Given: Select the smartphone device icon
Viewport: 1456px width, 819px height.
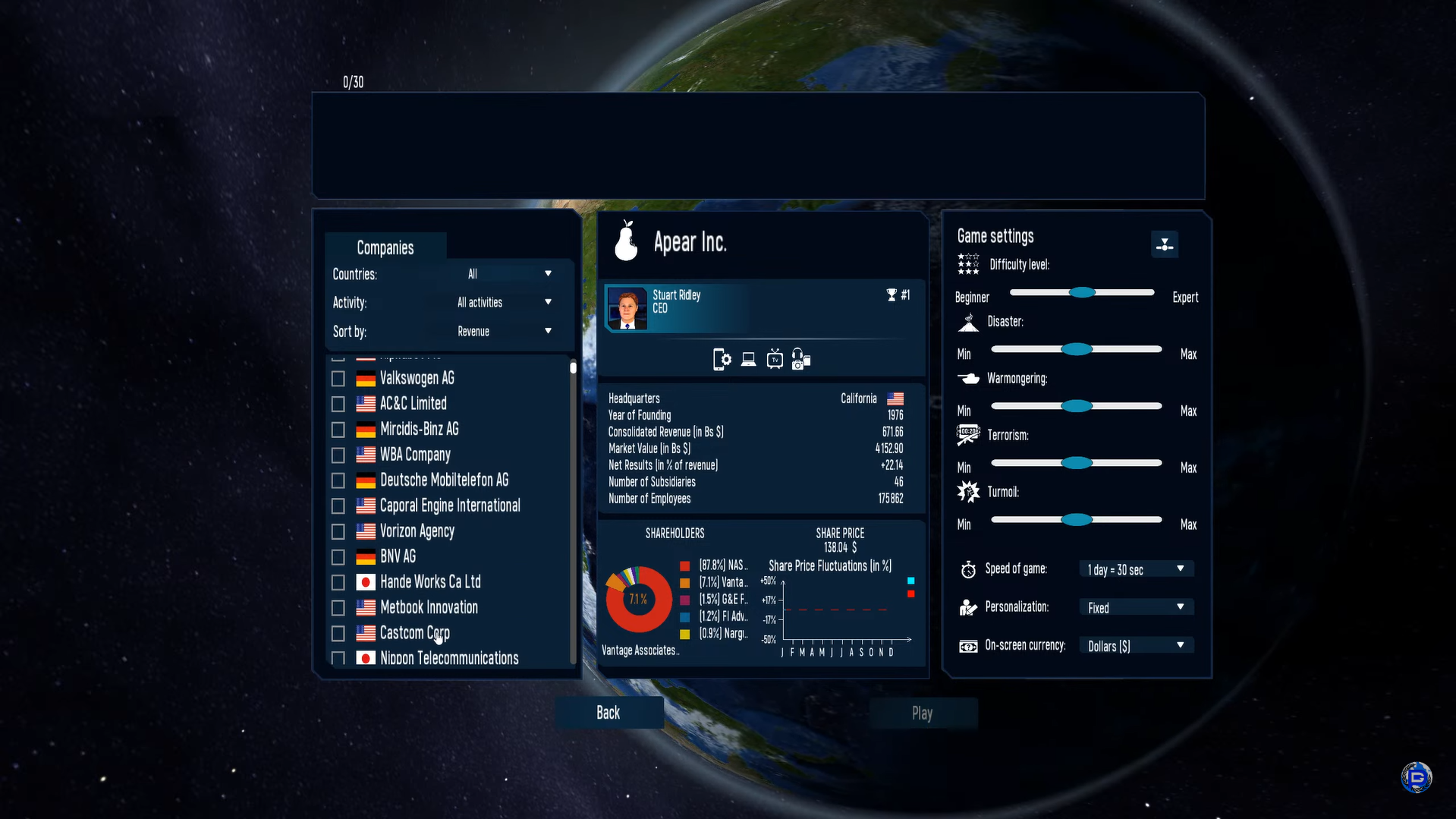Looking at the screenshot, I should [721, 358].
